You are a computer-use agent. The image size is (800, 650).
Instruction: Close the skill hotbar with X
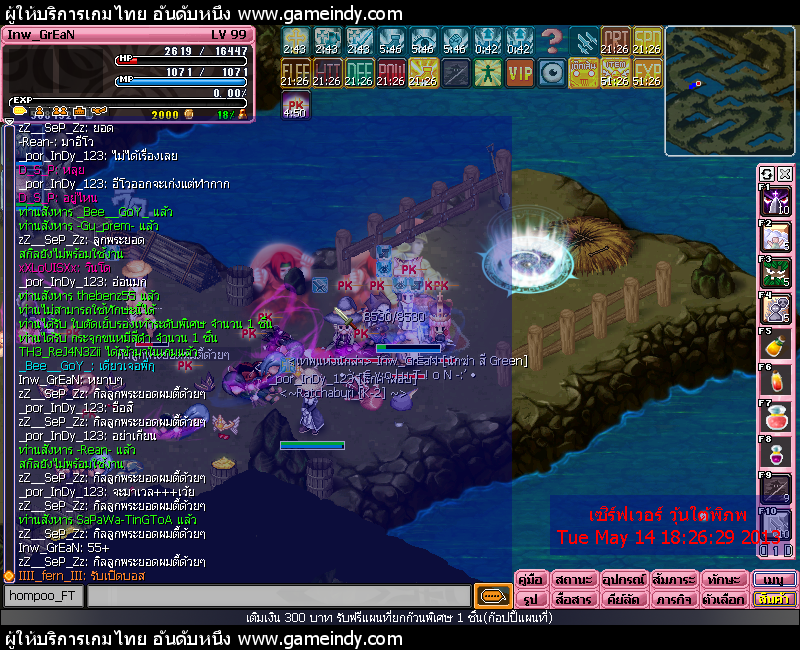tap(785, 174)
